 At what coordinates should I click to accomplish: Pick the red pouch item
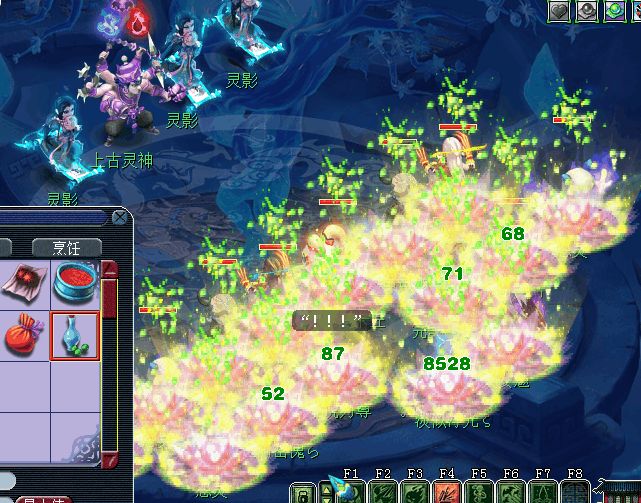point(22,336)
